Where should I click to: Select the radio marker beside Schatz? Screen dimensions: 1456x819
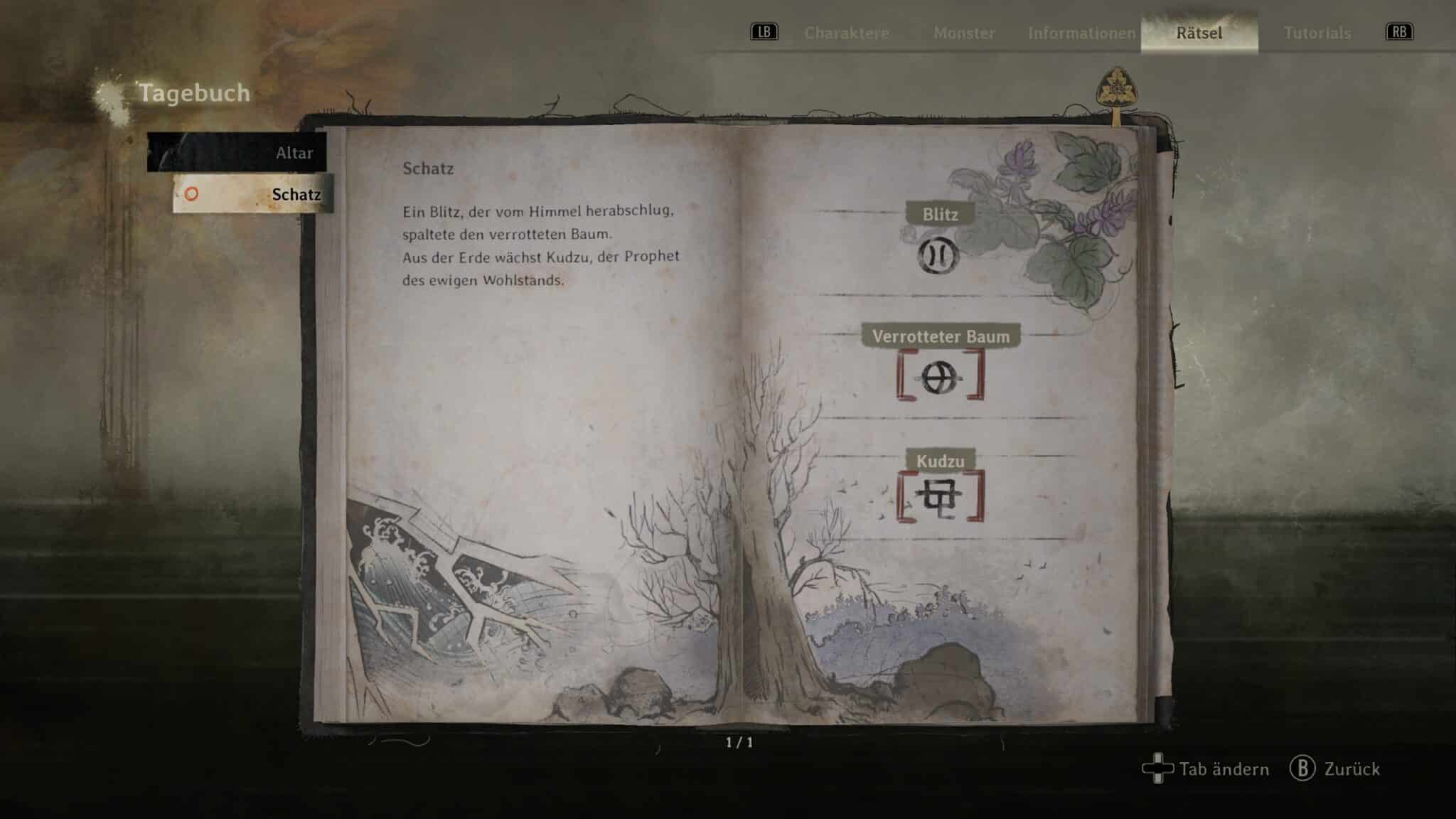click(190, 194)
